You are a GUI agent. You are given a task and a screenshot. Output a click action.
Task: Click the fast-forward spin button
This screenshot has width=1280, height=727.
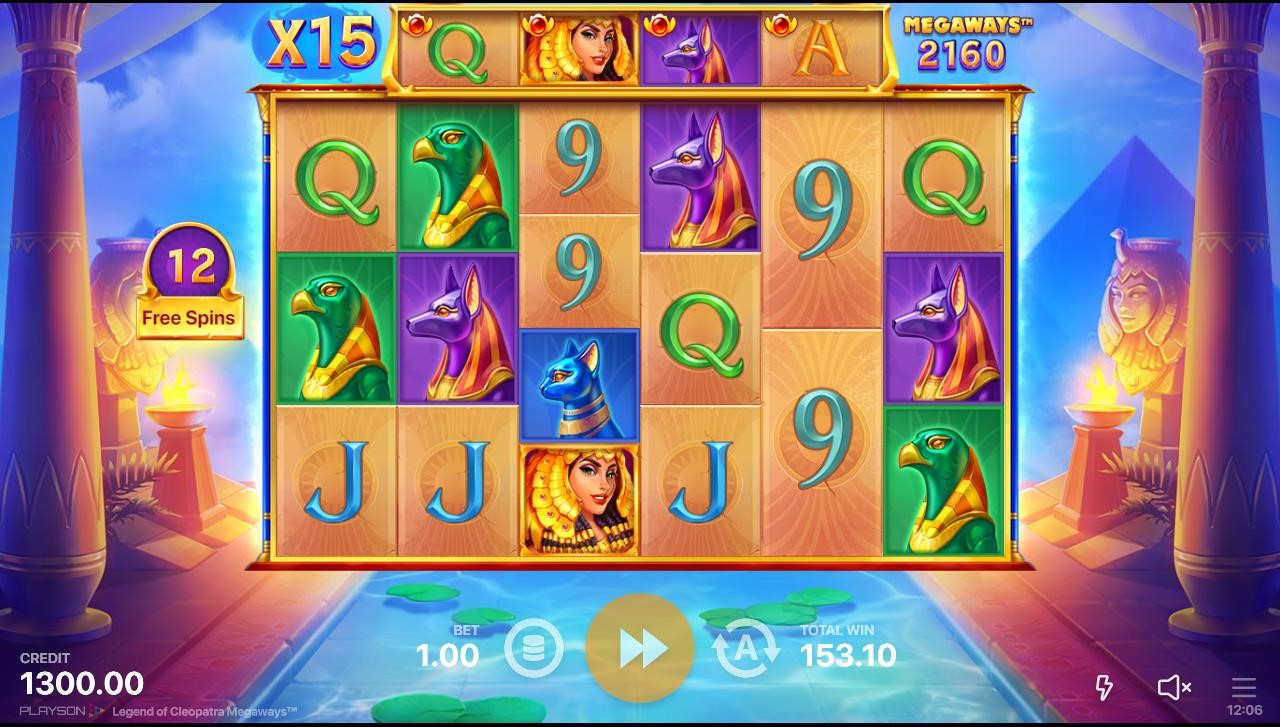640,649
